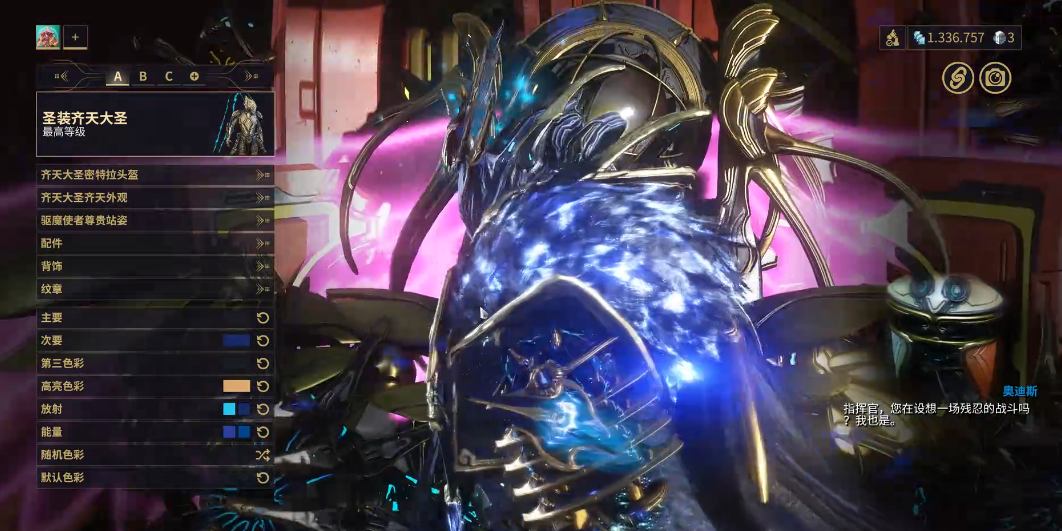Select the 次要 secondary color swatch
The width and height of the screenshot is (1062, 531).
pos(236,340)
